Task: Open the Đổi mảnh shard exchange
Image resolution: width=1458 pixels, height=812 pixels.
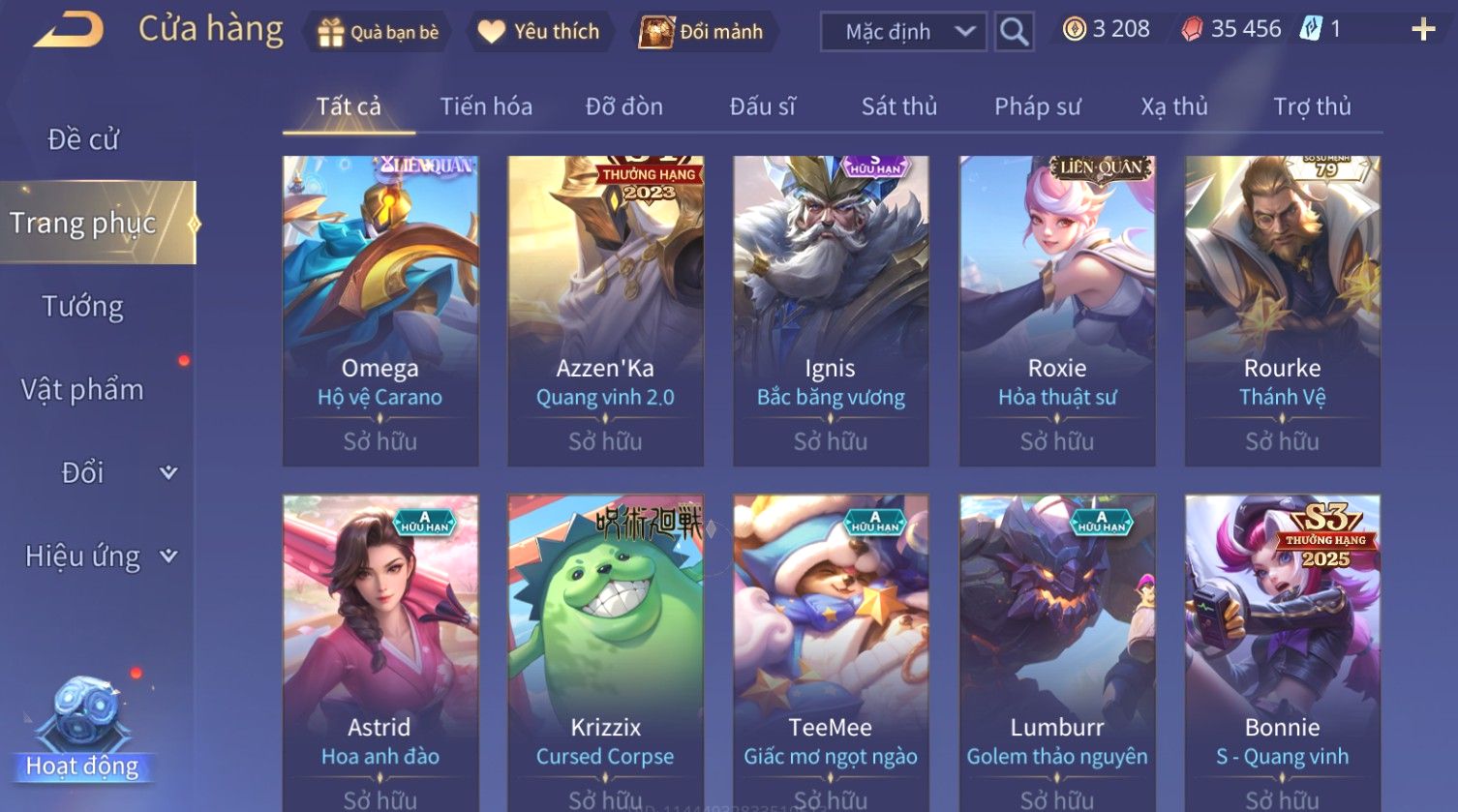Action: click(x=702, y=32)
